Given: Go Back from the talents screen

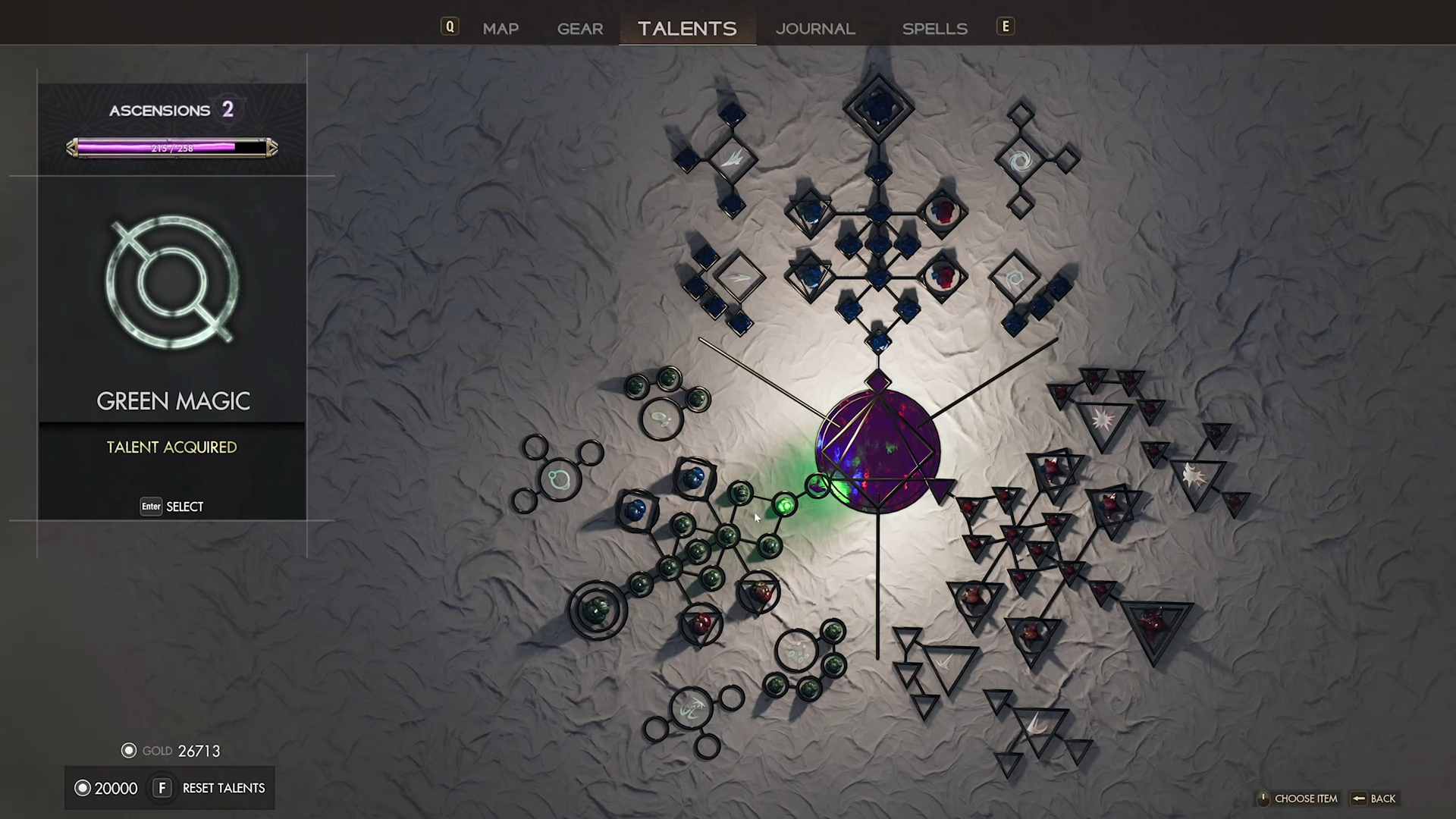Looking at the screenshot, I should click(1374, 799).
